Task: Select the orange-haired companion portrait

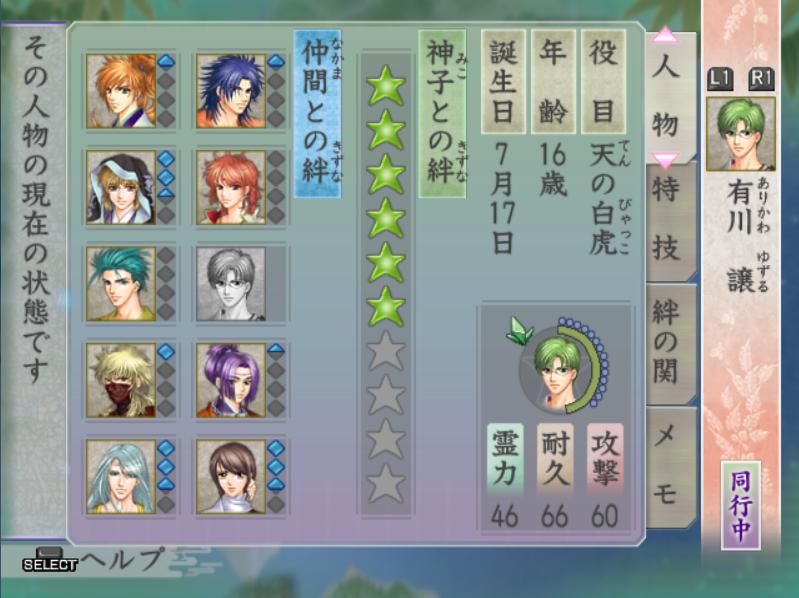Action: [x=120, y=90]
